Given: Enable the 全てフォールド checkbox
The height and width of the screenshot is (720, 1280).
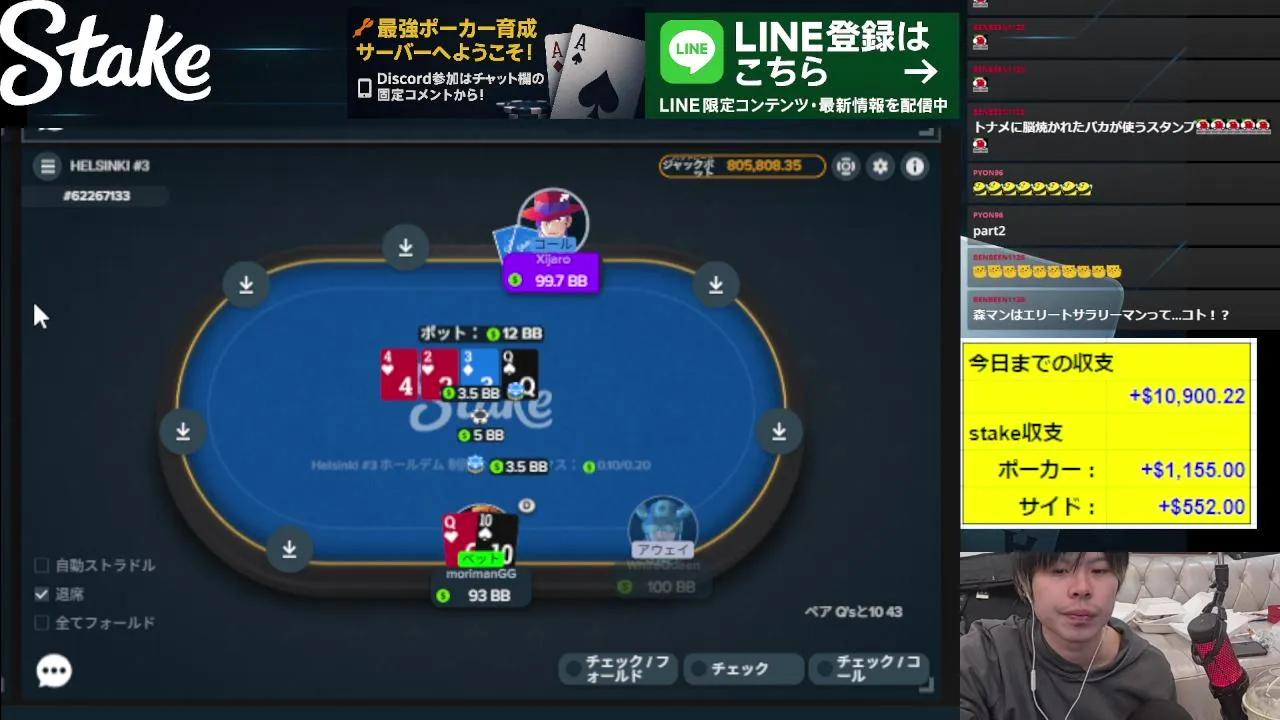Looking at the screenshot, I should tap(41, 621).
